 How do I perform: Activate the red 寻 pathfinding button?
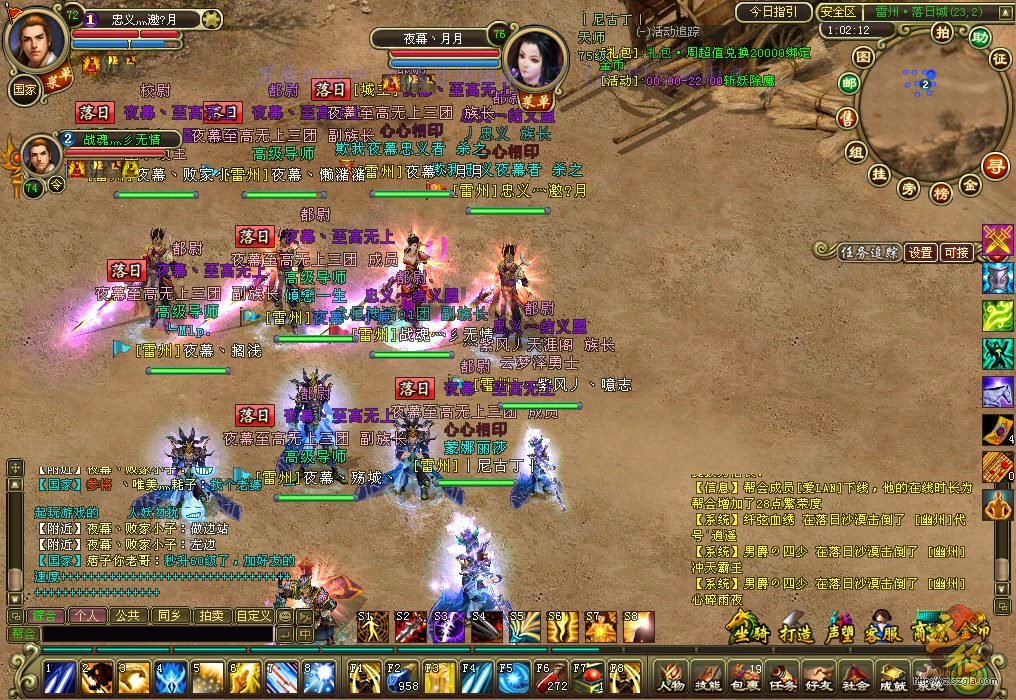click(x=993, y=165)
